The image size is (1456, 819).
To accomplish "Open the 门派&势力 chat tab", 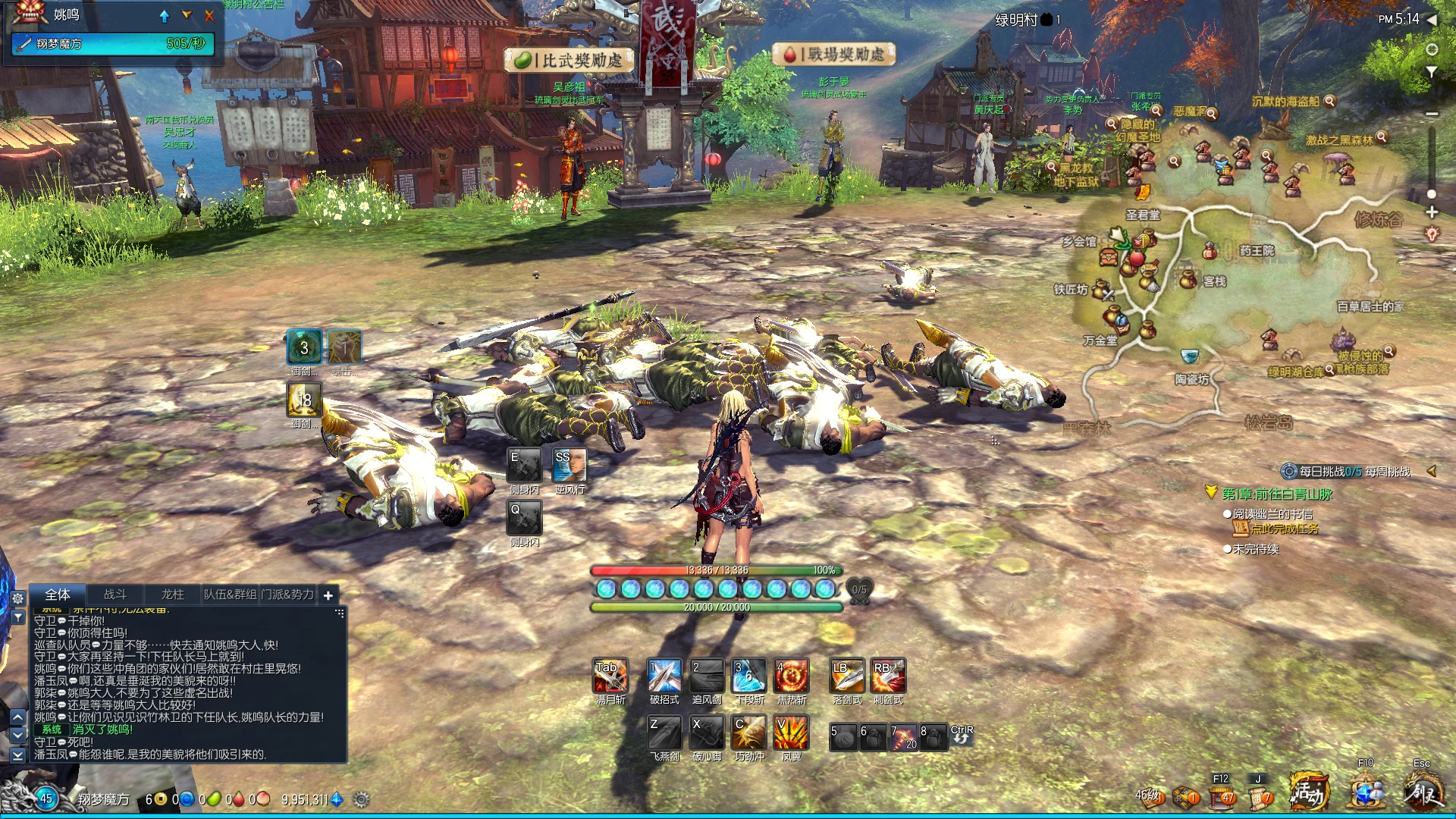I will tap(287, 595).
